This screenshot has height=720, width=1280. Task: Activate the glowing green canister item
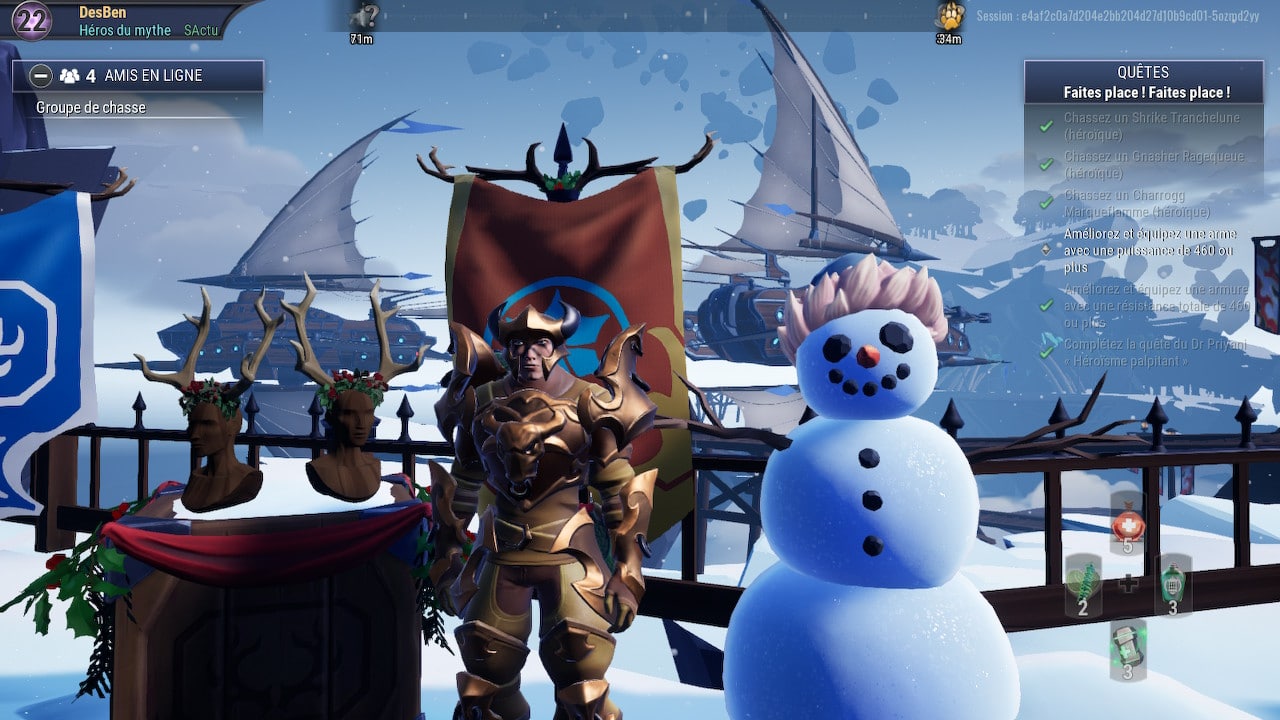[x=1127, y=648]
